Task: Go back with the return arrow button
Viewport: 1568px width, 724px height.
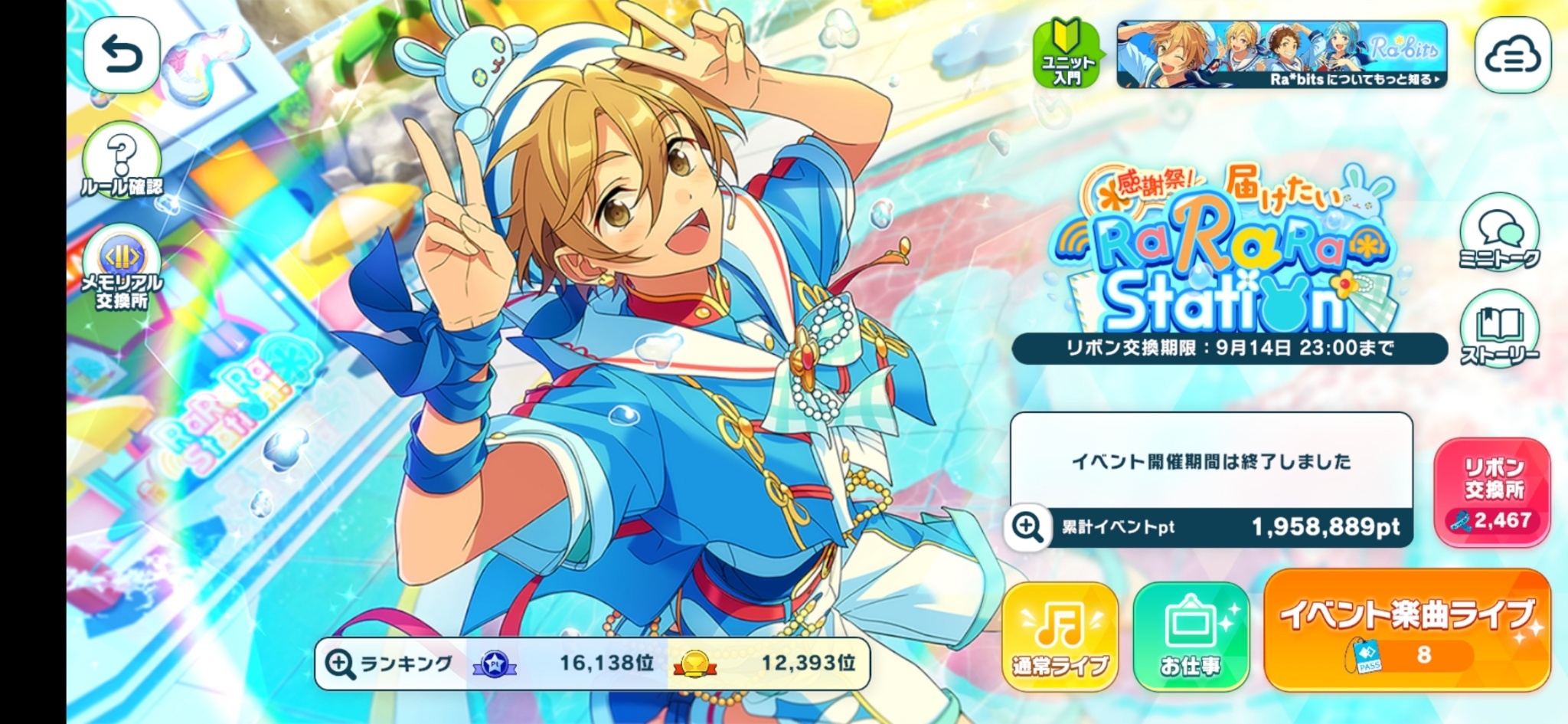Action: 122,55
